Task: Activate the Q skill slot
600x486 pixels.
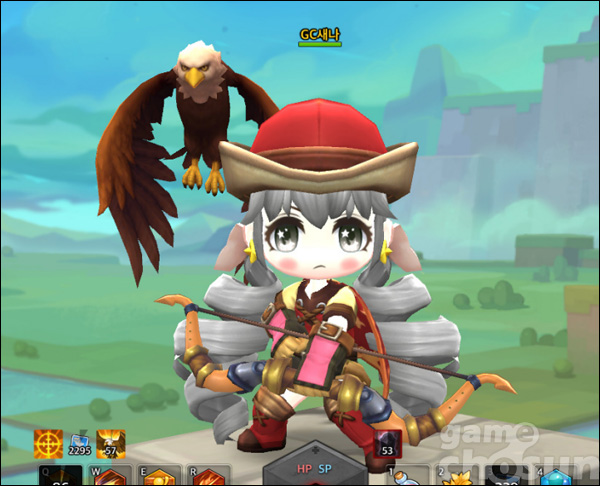Action: (60, 477)
